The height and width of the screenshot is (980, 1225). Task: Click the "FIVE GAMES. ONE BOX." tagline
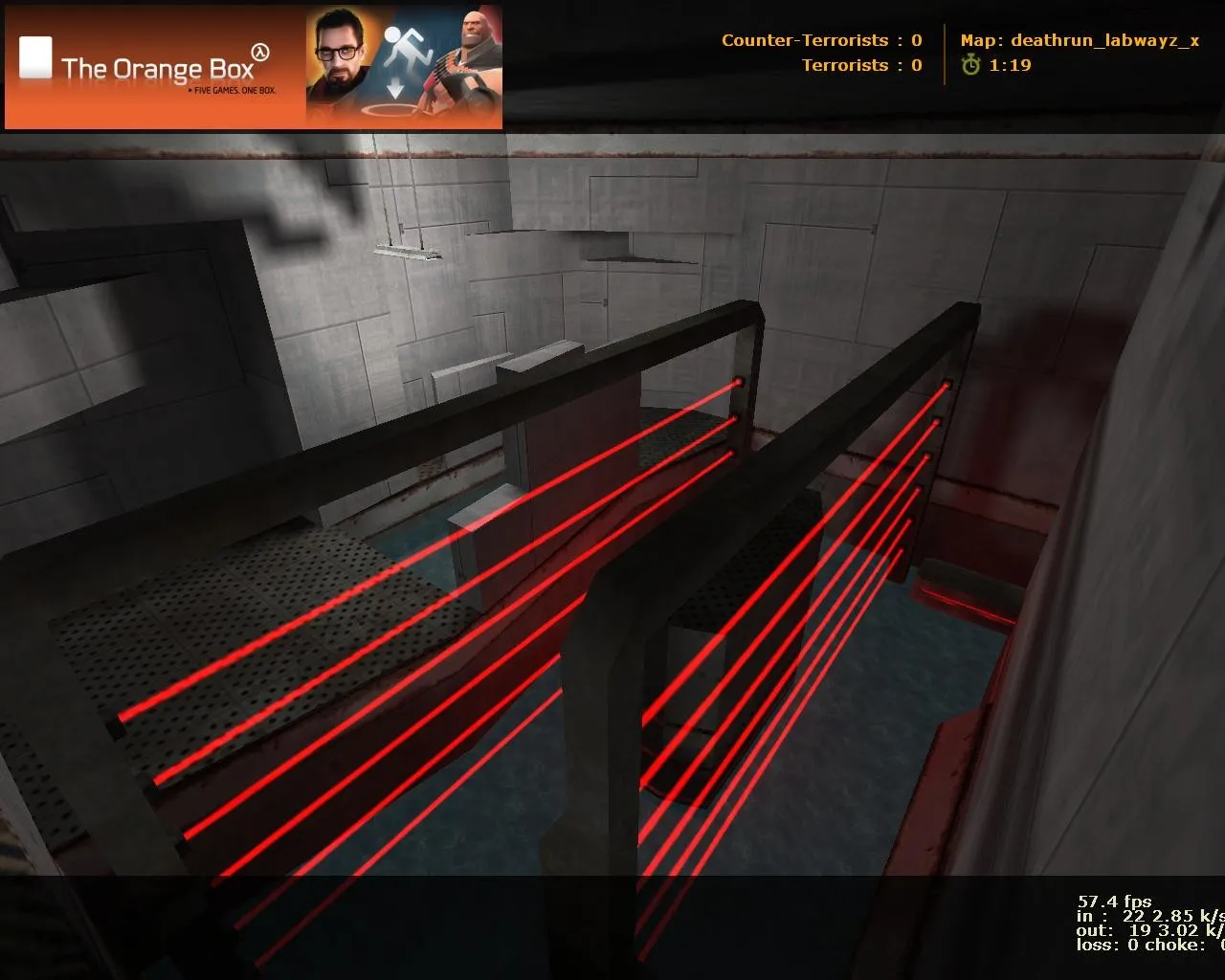coord(231,92)
